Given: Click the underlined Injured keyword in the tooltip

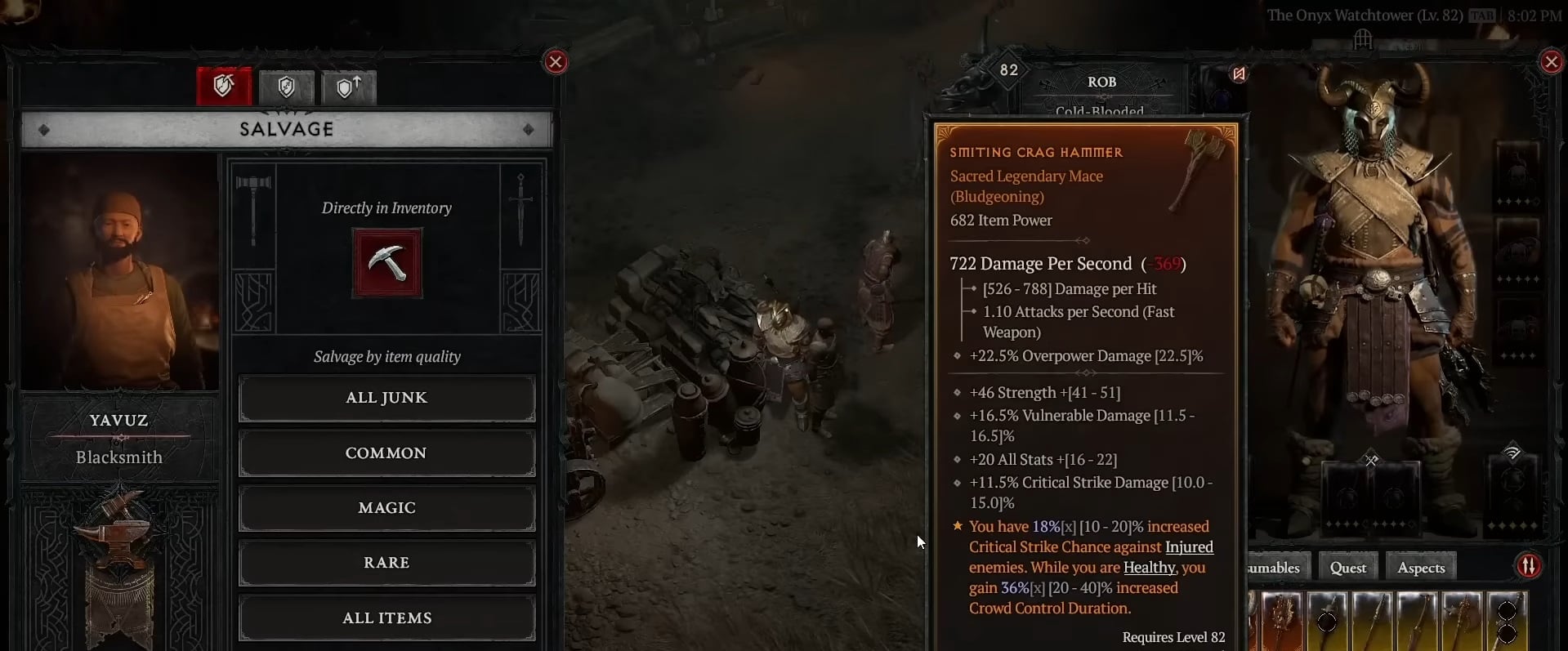Looking at the screenshot, I should tap(1189, 546).
